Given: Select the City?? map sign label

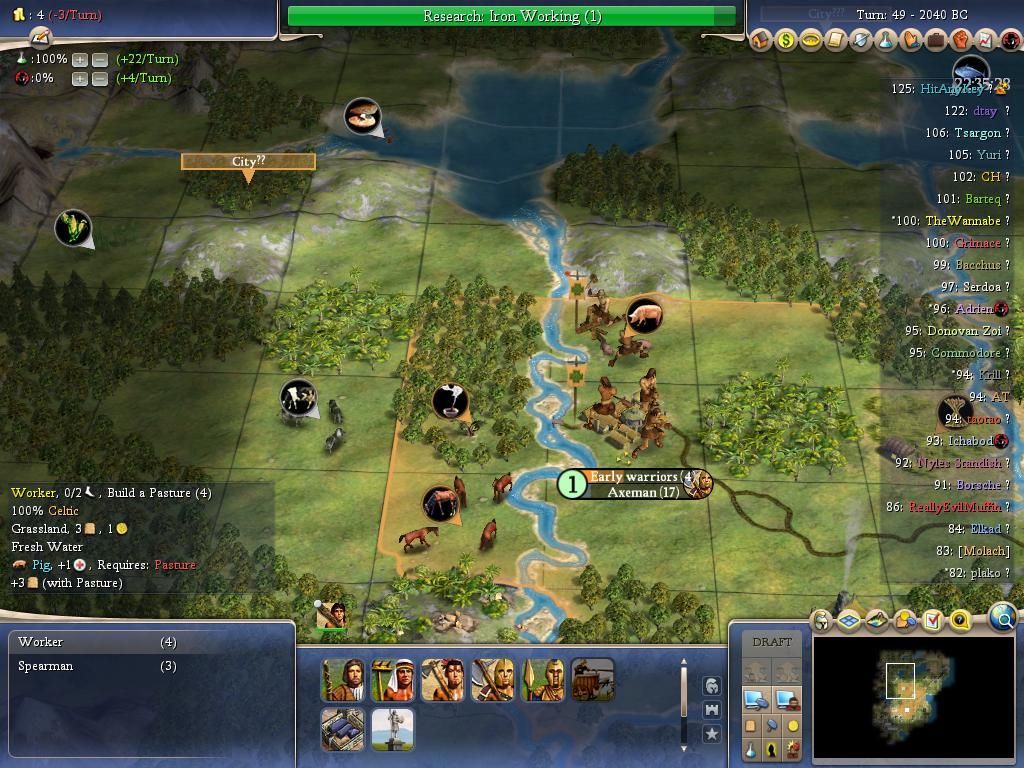Looking at the screenshot, I should [248, 161].
